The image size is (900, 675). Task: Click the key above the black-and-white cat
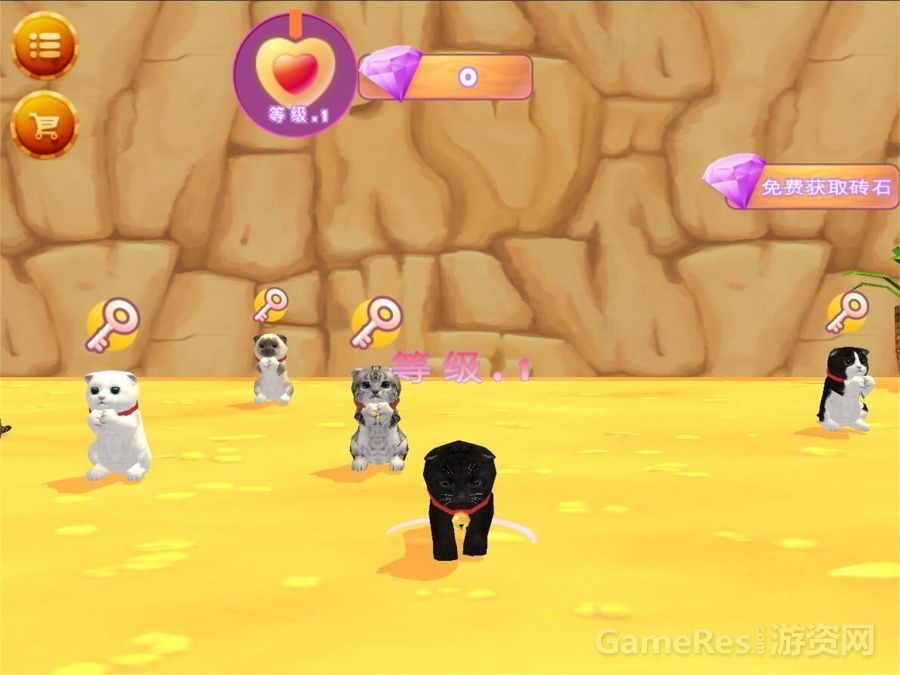(x=846, y=311)
